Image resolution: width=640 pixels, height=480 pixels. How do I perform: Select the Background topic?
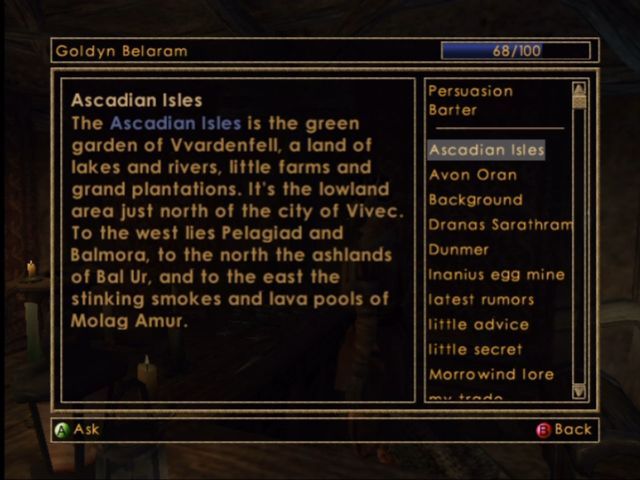pyautogui.click(x=476, y=200)
